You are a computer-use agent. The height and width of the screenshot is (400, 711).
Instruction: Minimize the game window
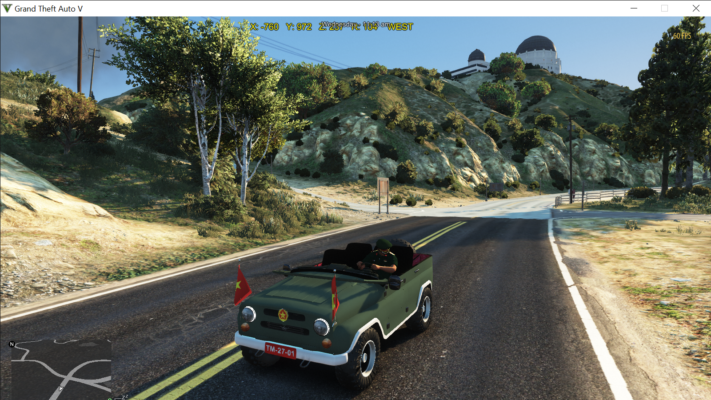[634, 8]
